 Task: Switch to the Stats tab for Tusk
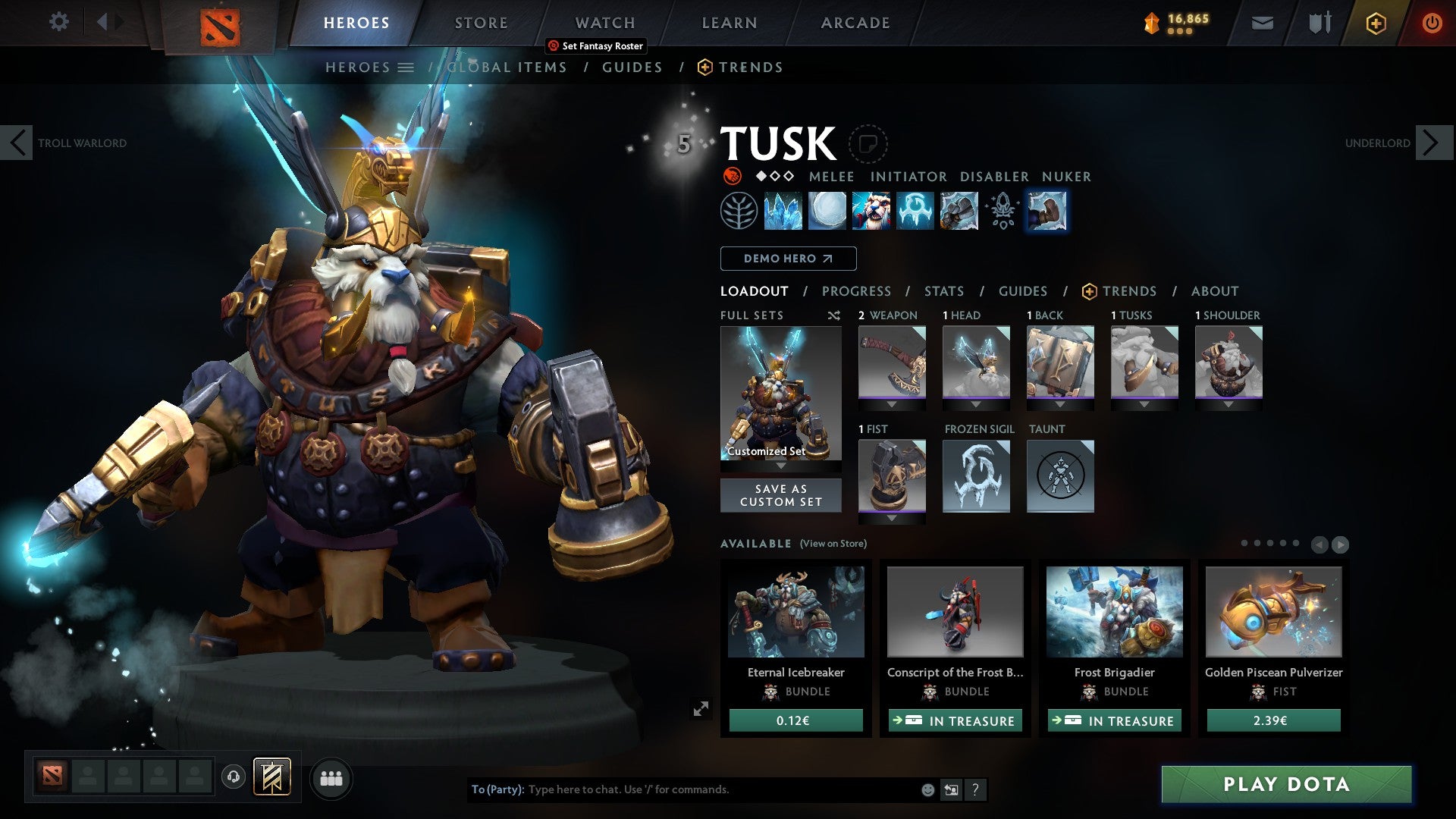click(x=943, y=291)
